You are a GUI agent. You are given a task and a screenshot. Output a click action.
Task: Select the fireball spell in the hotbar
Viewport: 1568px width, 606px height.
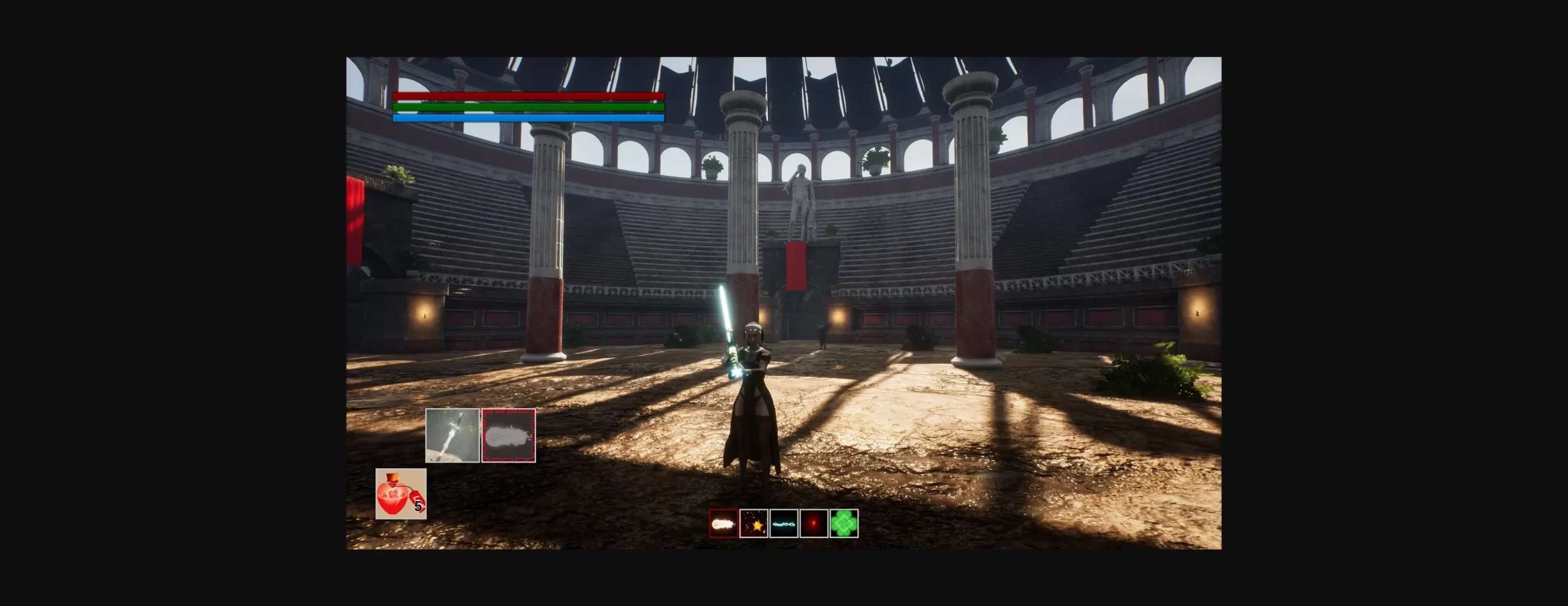tap(723, 524)
